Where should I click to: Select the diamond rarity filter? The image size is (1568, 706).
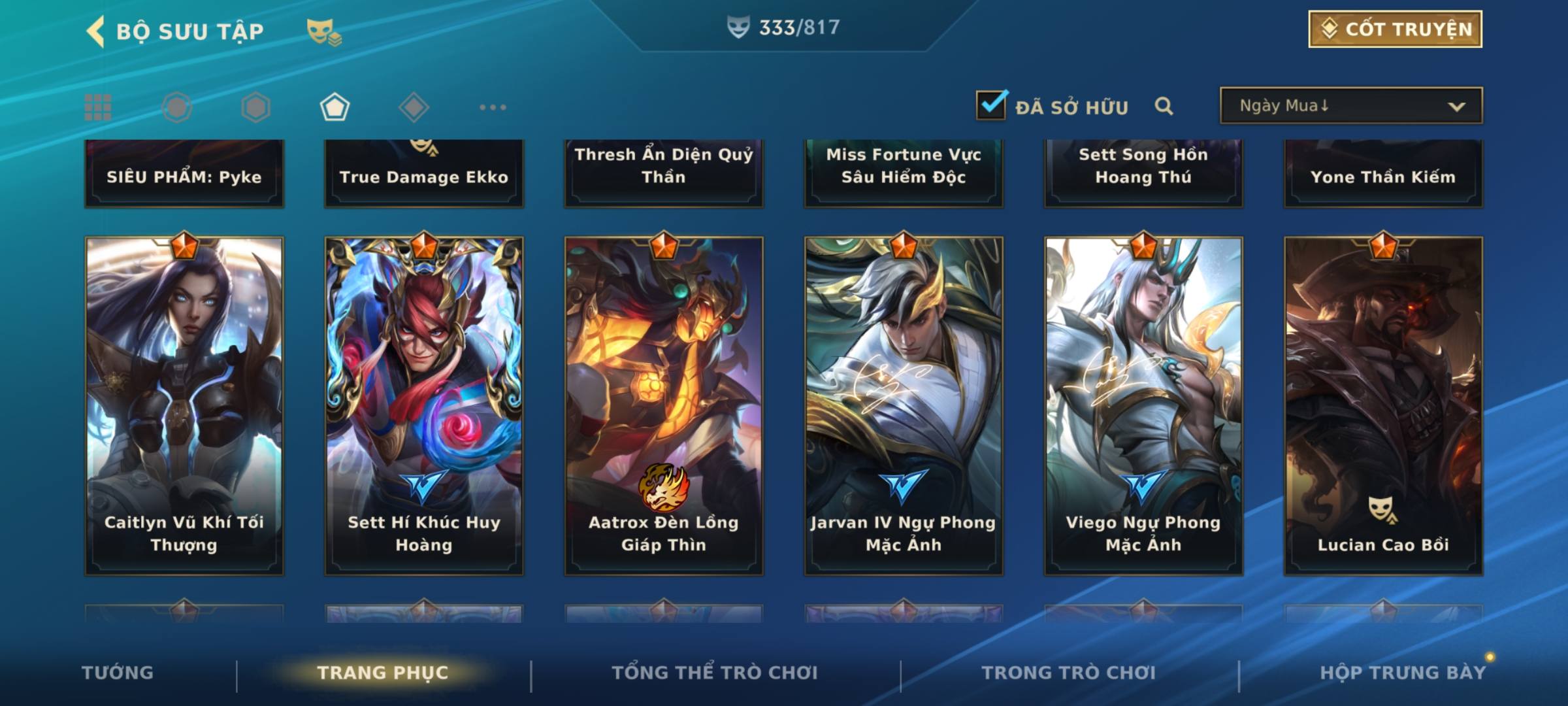(x=414, y=107)
